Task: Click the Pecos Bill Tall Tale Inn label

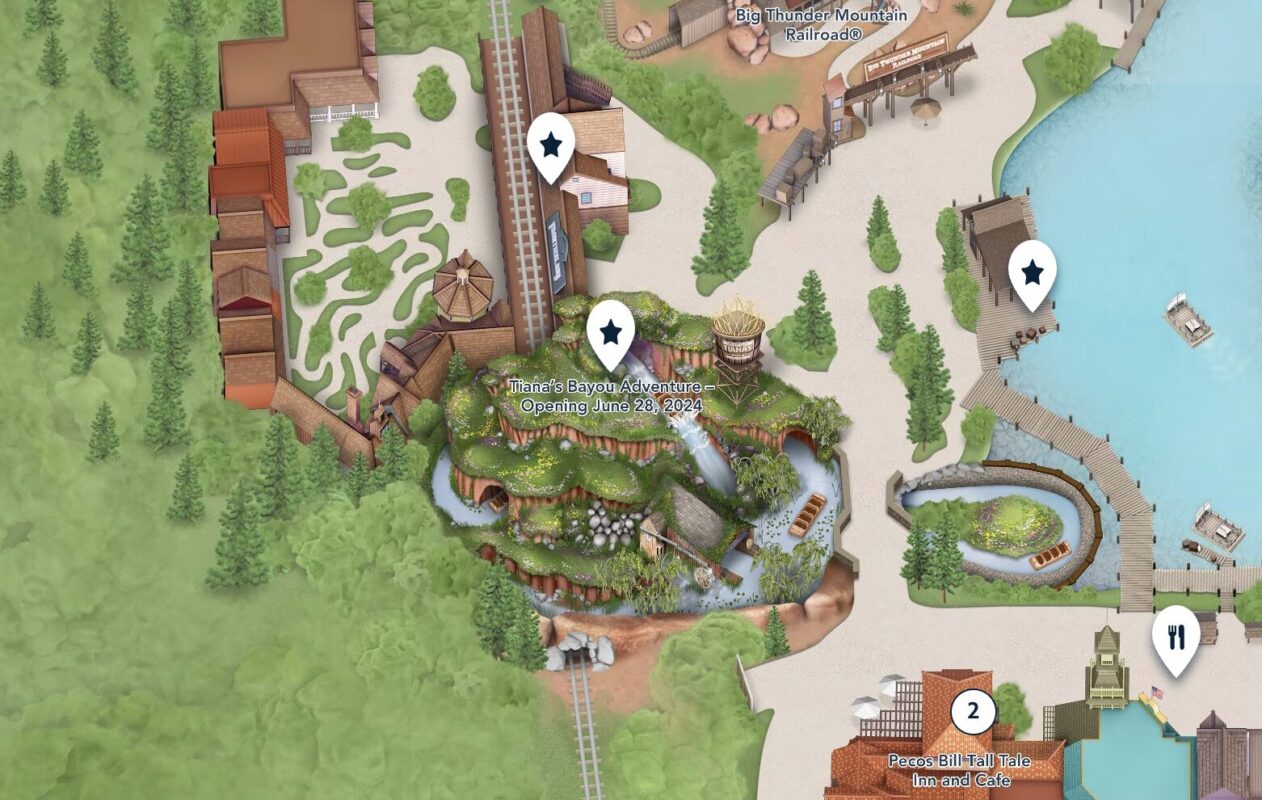Action: coord(947,769)
